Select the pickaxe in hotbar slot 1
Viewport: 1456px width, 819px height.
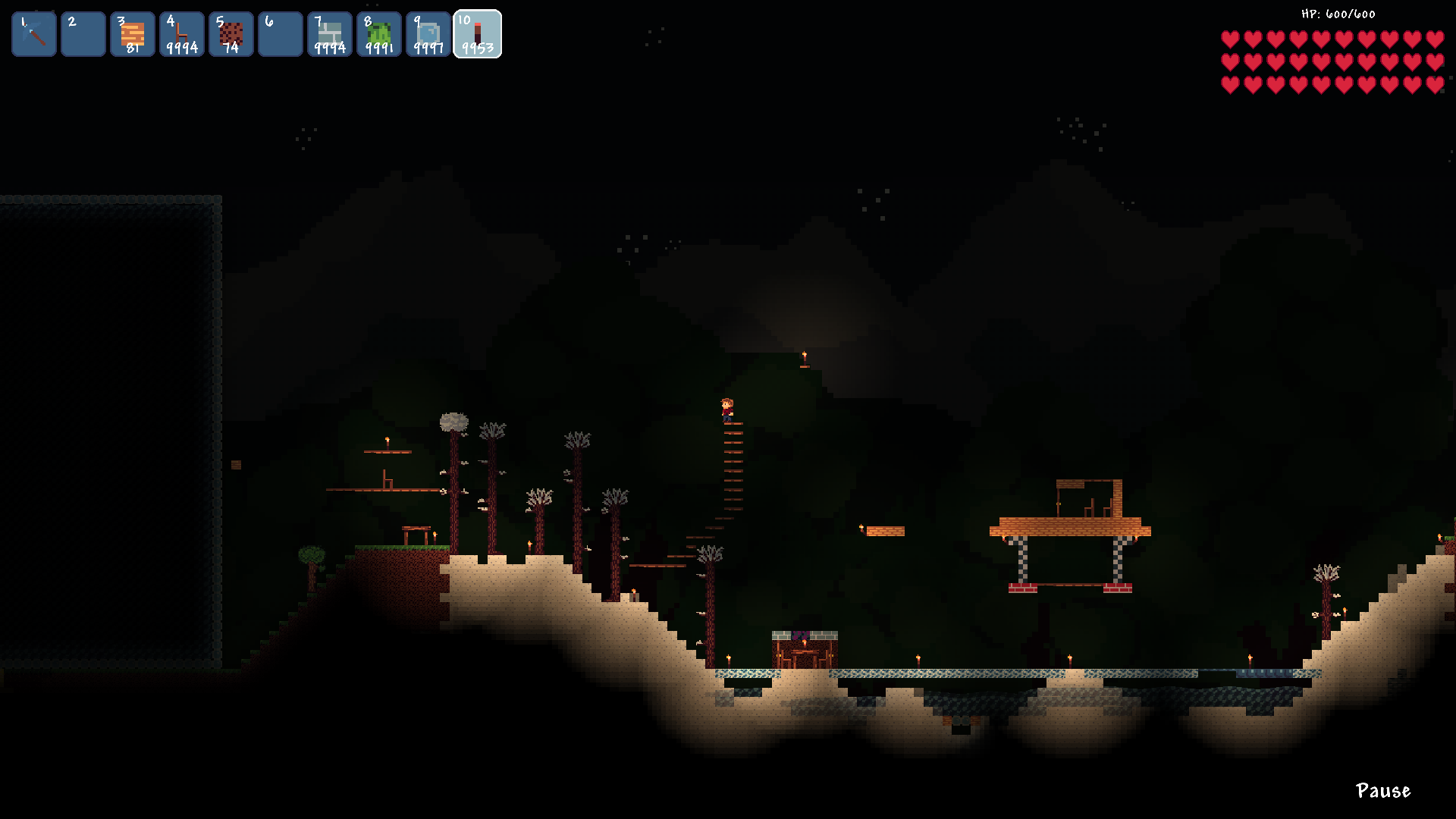[x=34, y=34]
